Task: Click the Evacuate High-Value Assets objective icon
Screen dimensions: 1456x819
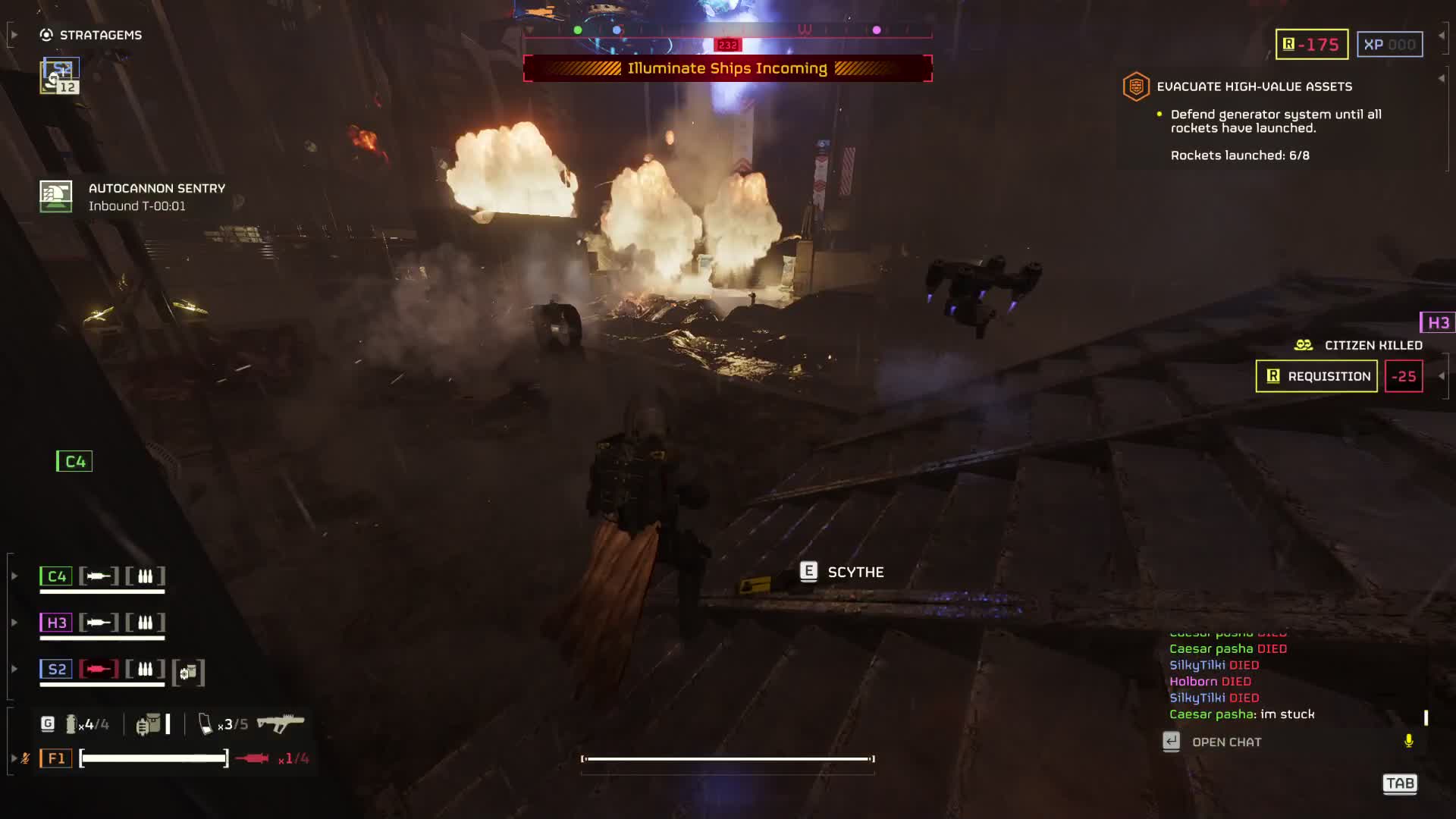Action: (x=1136, y=86)
